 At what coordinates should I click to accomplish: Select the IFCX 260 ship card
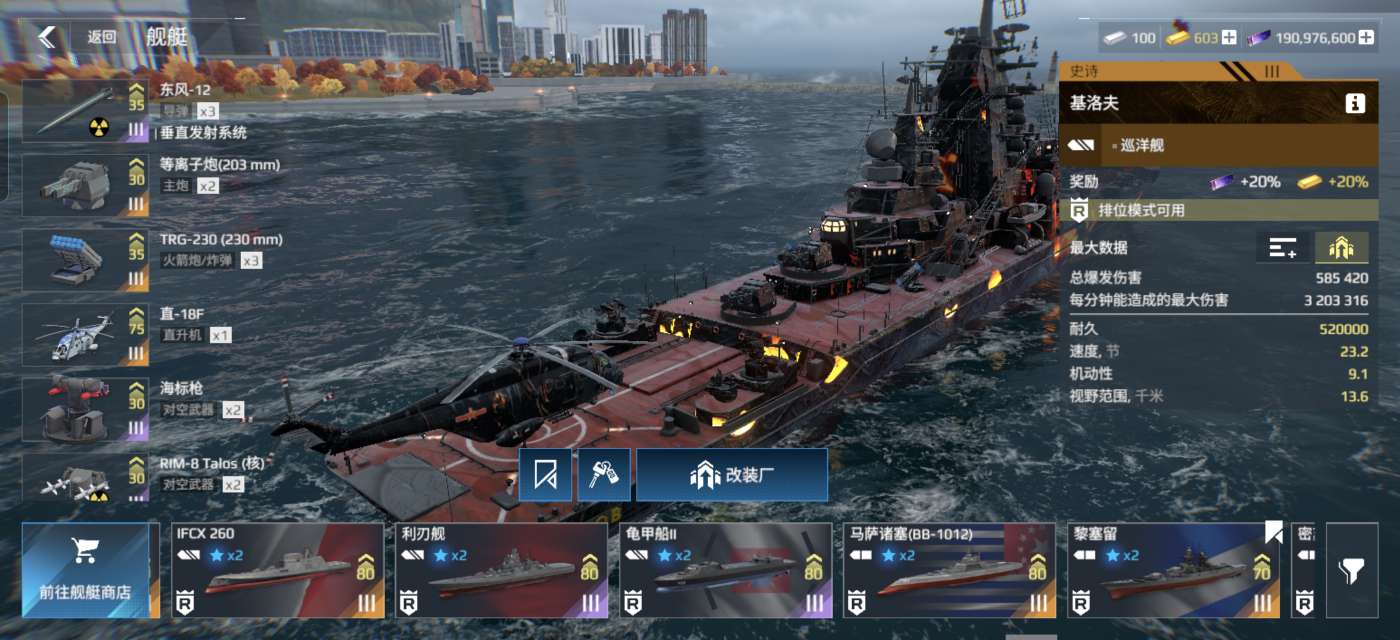pyautogui.click(x=278, y=570)
